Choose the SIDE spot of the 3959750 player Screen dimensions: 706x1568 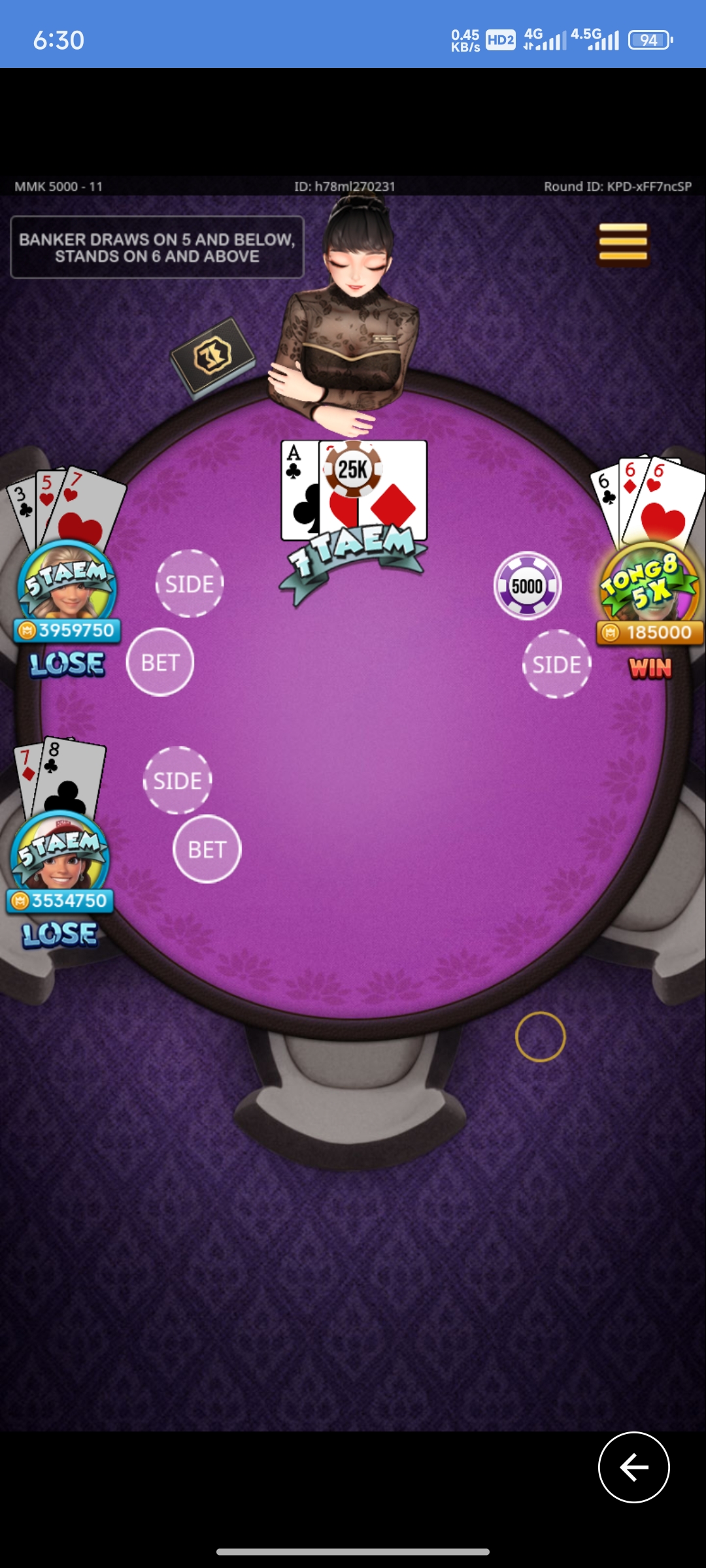(190, 583)
